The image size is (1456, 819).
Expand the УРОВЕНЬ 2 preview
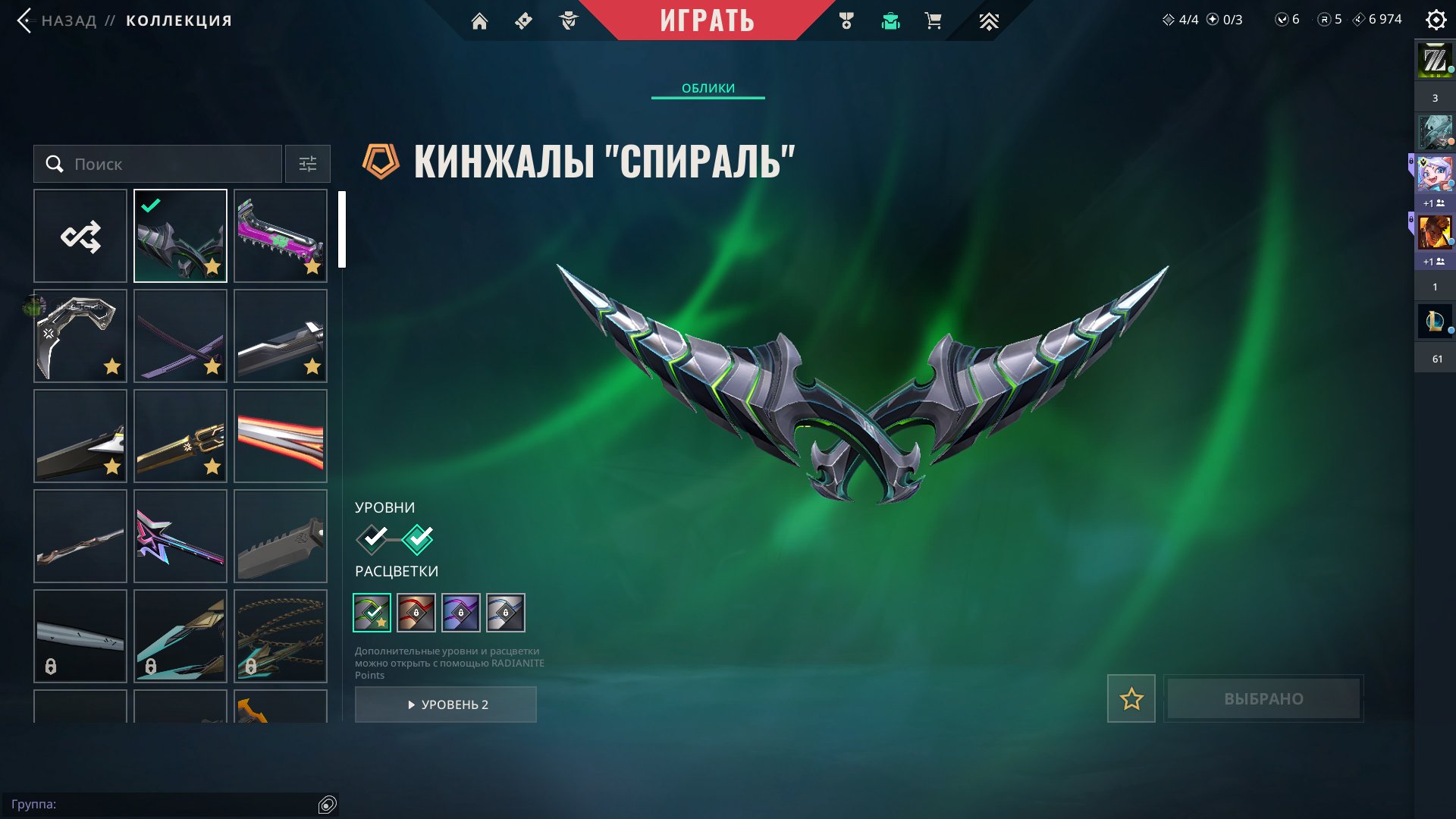pos(446,704)
